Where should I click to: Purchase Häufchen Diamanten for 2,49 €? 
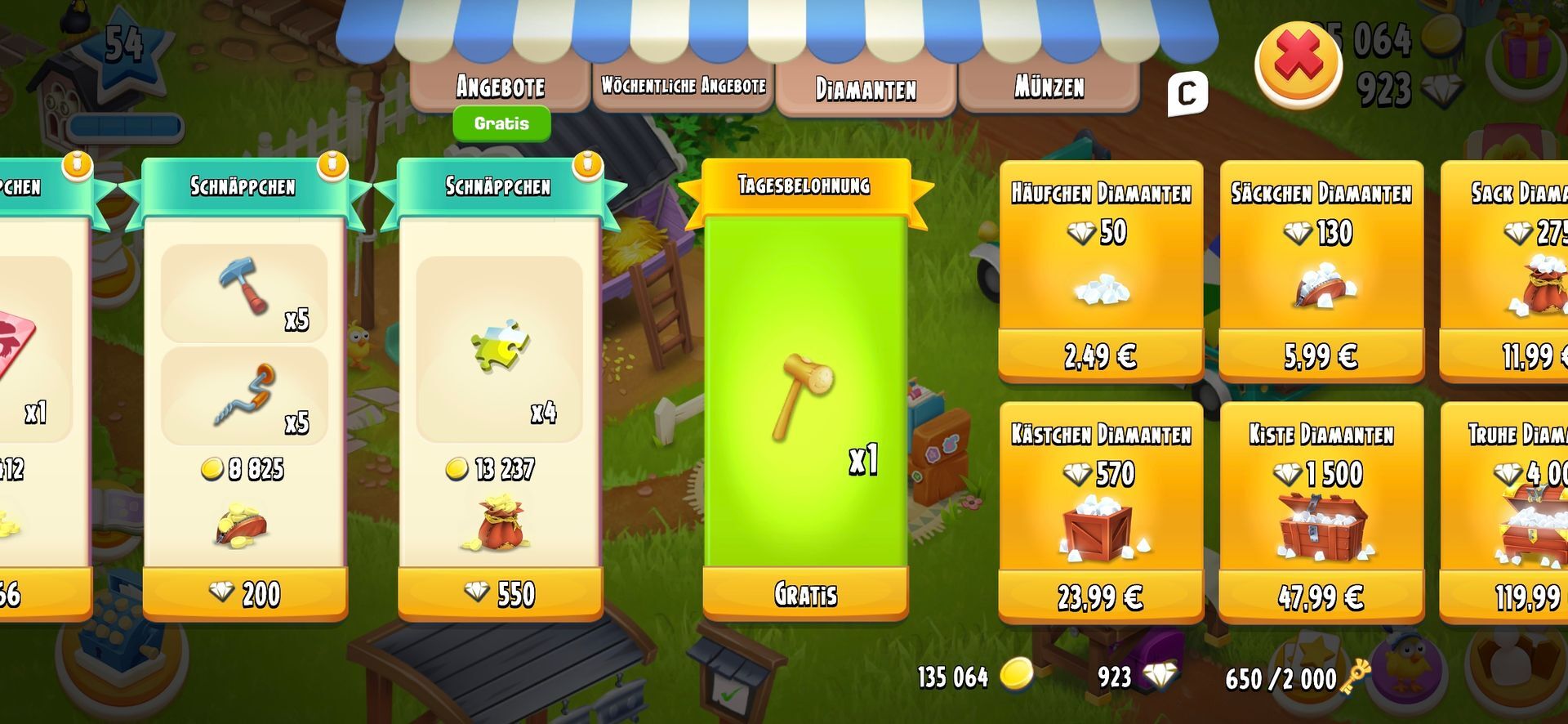(1100, 356)
